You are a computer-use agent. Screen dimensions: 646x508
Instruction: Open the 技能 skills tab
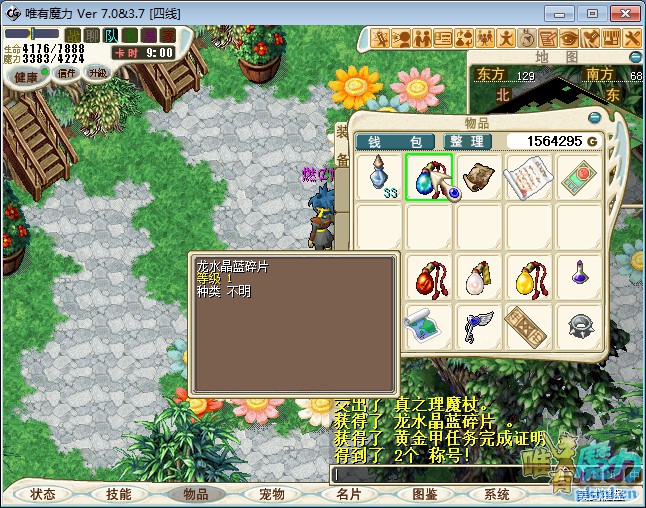coord(119,495)
